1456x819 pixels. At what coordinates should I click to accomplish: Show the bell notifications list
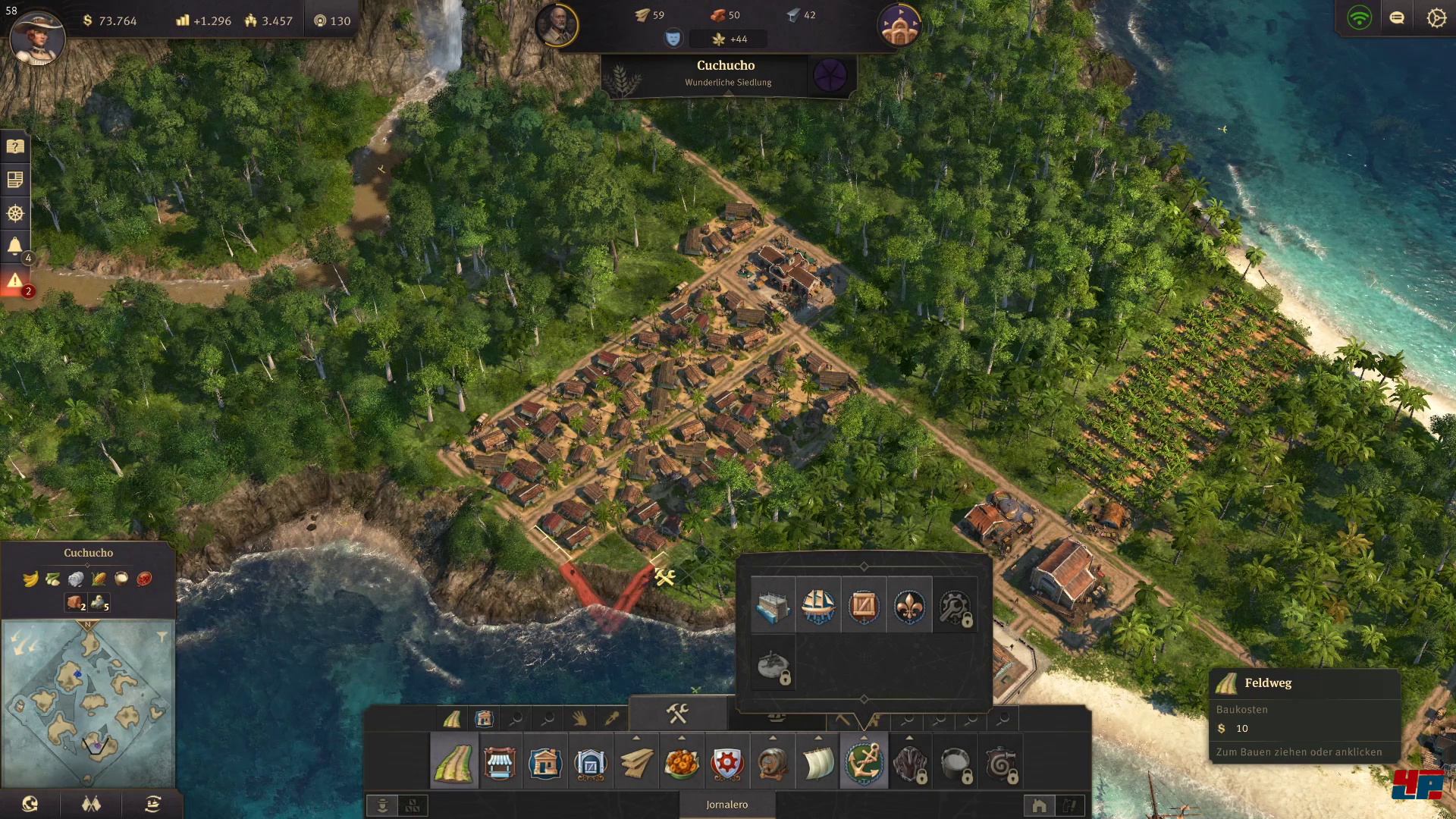coord(15,246)
